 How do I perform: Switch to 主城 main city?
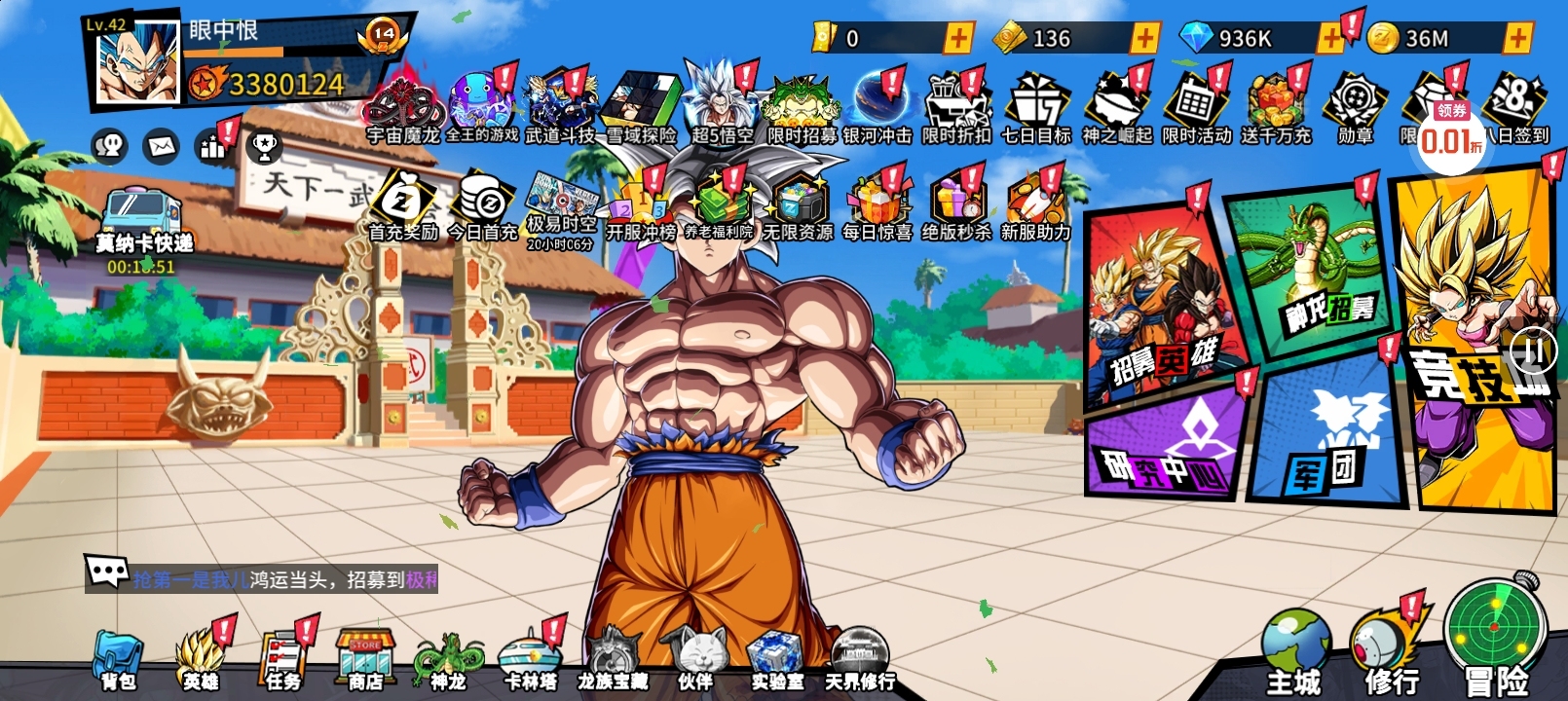click(1295, 643)
